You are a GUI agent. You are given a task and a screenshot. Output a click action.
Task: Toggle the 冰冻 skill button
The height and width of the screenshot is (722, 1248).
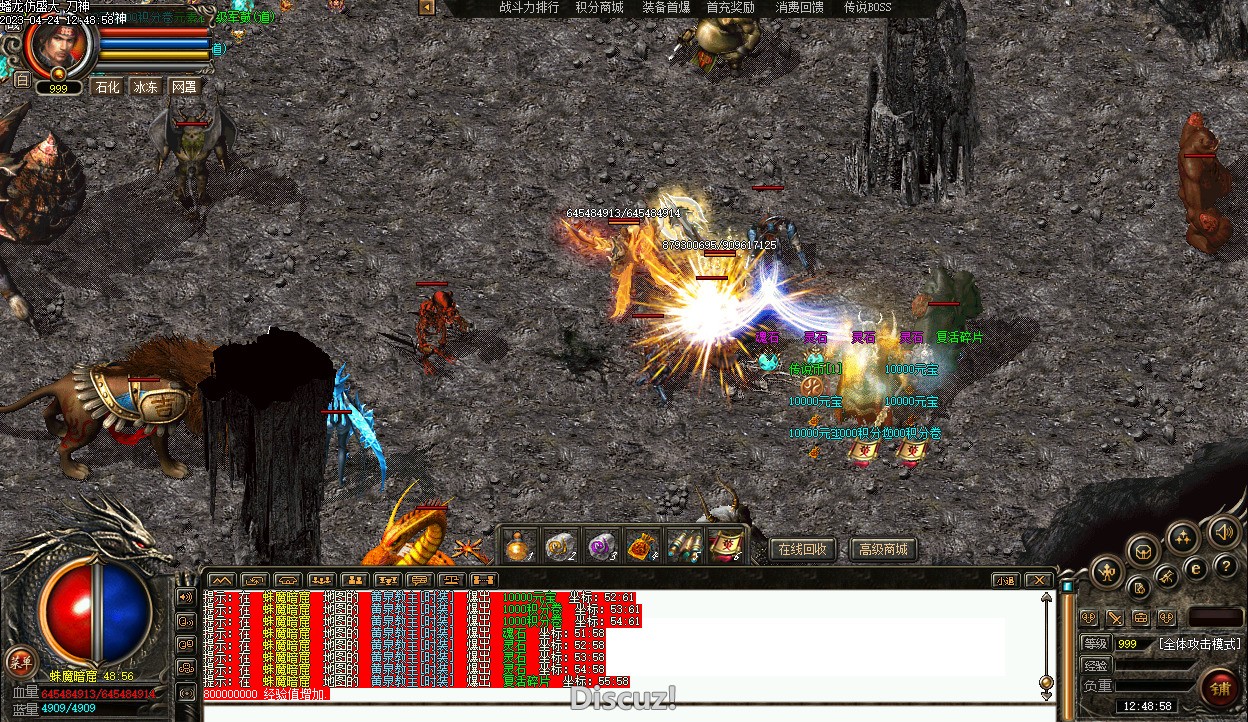[x=146, y=87]
